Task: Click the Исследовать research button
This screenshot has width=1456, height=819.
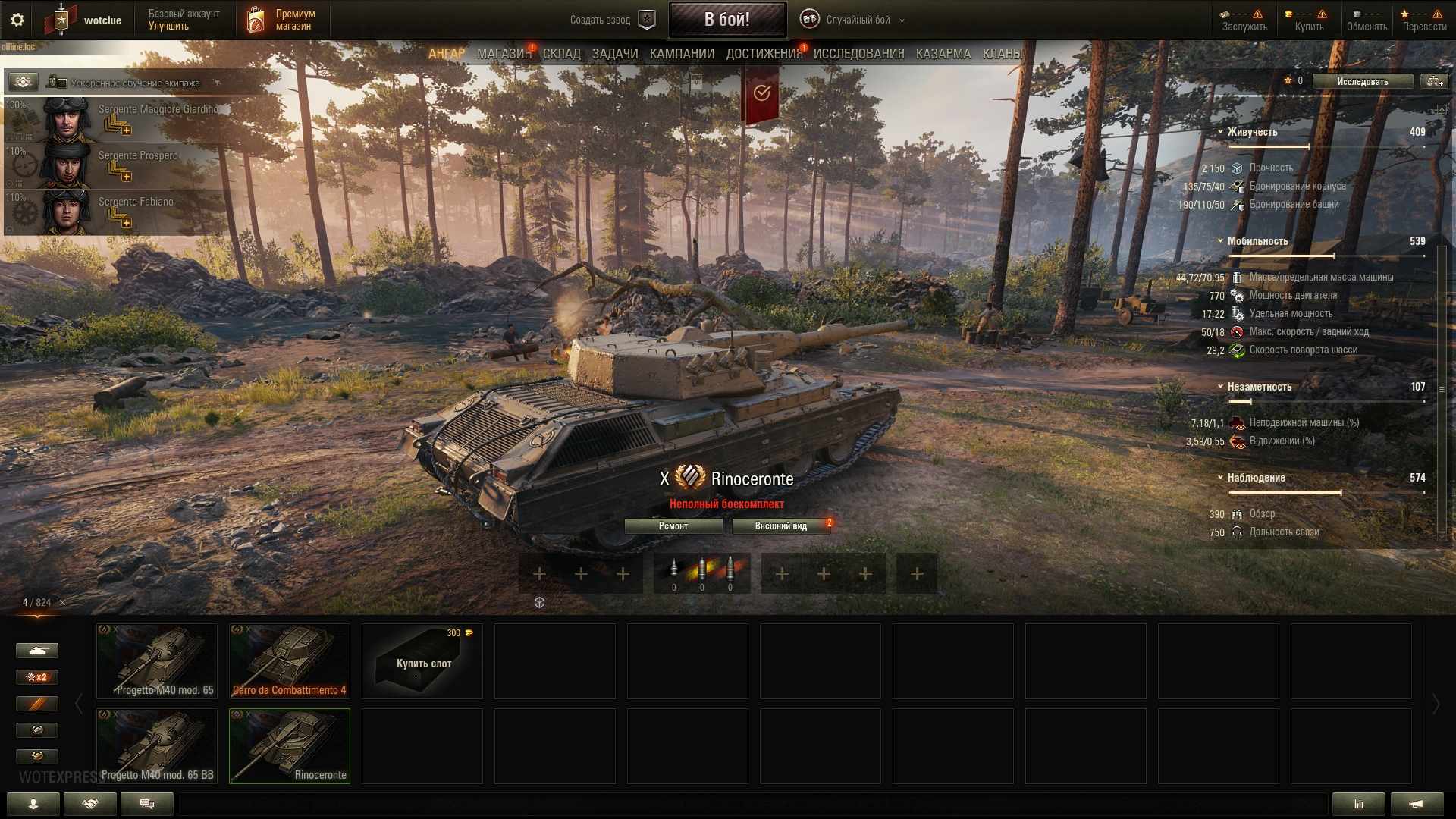Action: coord(1362,81)
